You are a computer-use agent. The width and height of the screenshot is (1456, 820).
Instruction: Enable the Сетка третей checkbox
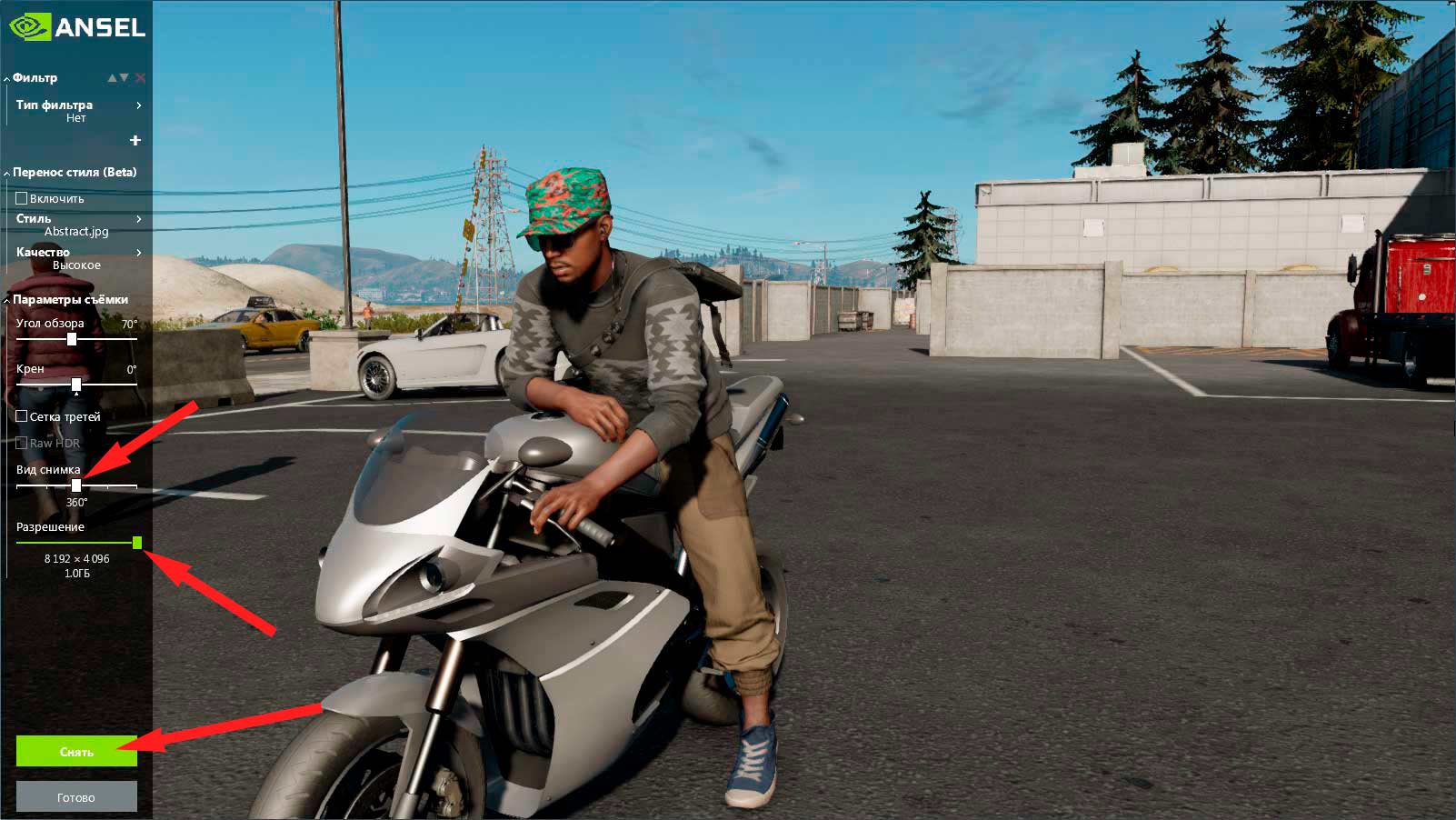(19, 415)
